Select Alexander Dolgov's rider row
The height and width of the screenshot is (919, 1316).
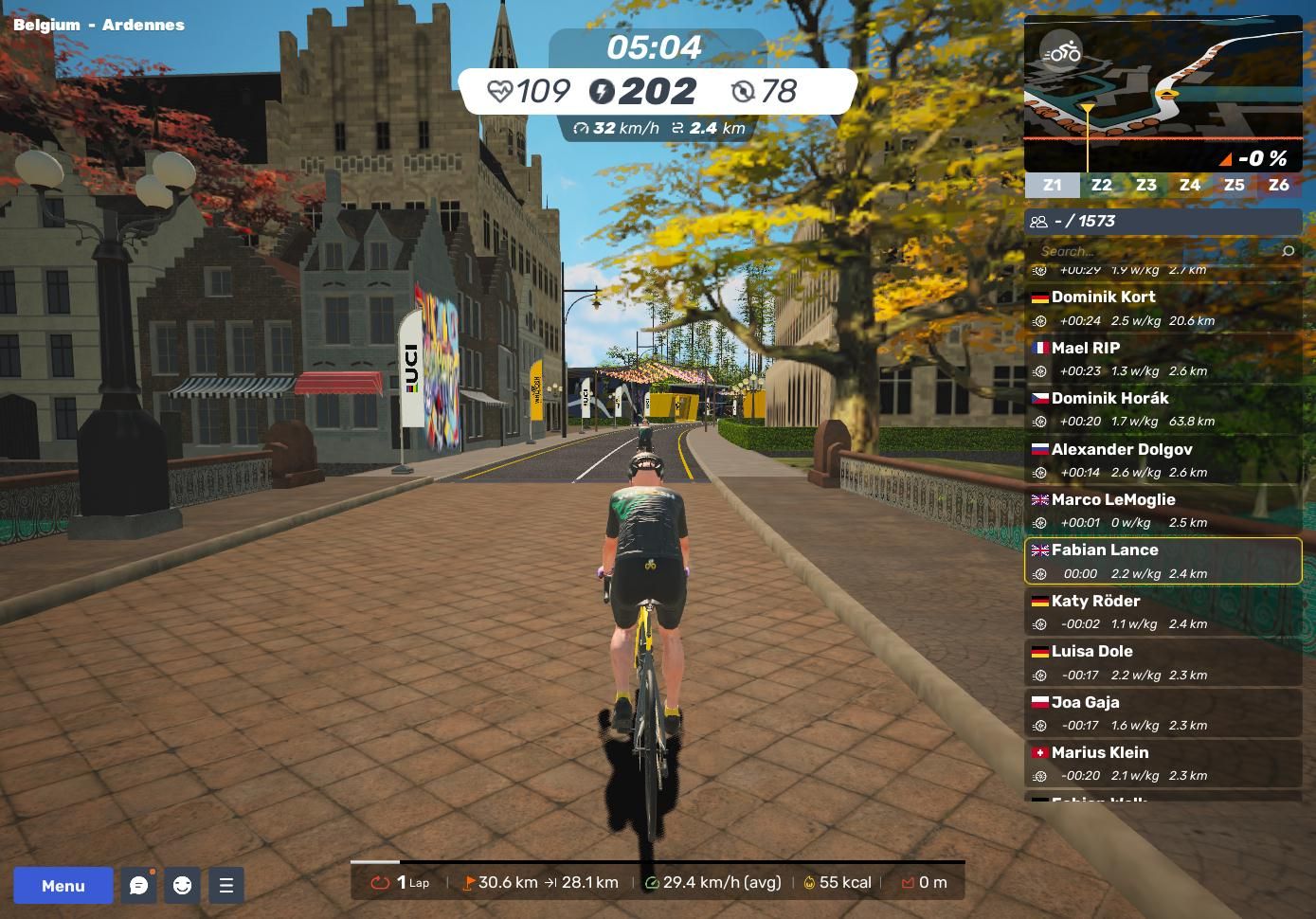click(1163, 460)
